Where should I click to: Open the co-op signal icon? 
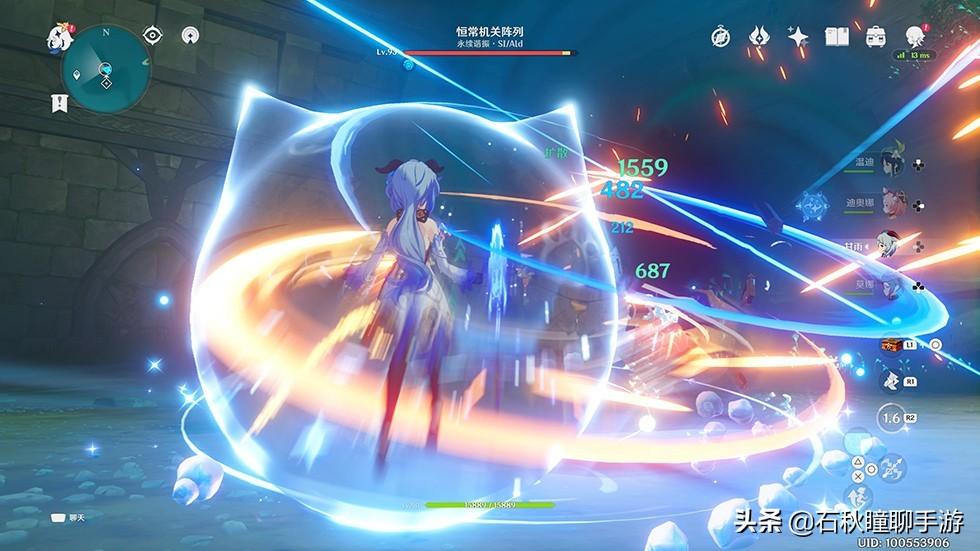(x=188, y=35)
